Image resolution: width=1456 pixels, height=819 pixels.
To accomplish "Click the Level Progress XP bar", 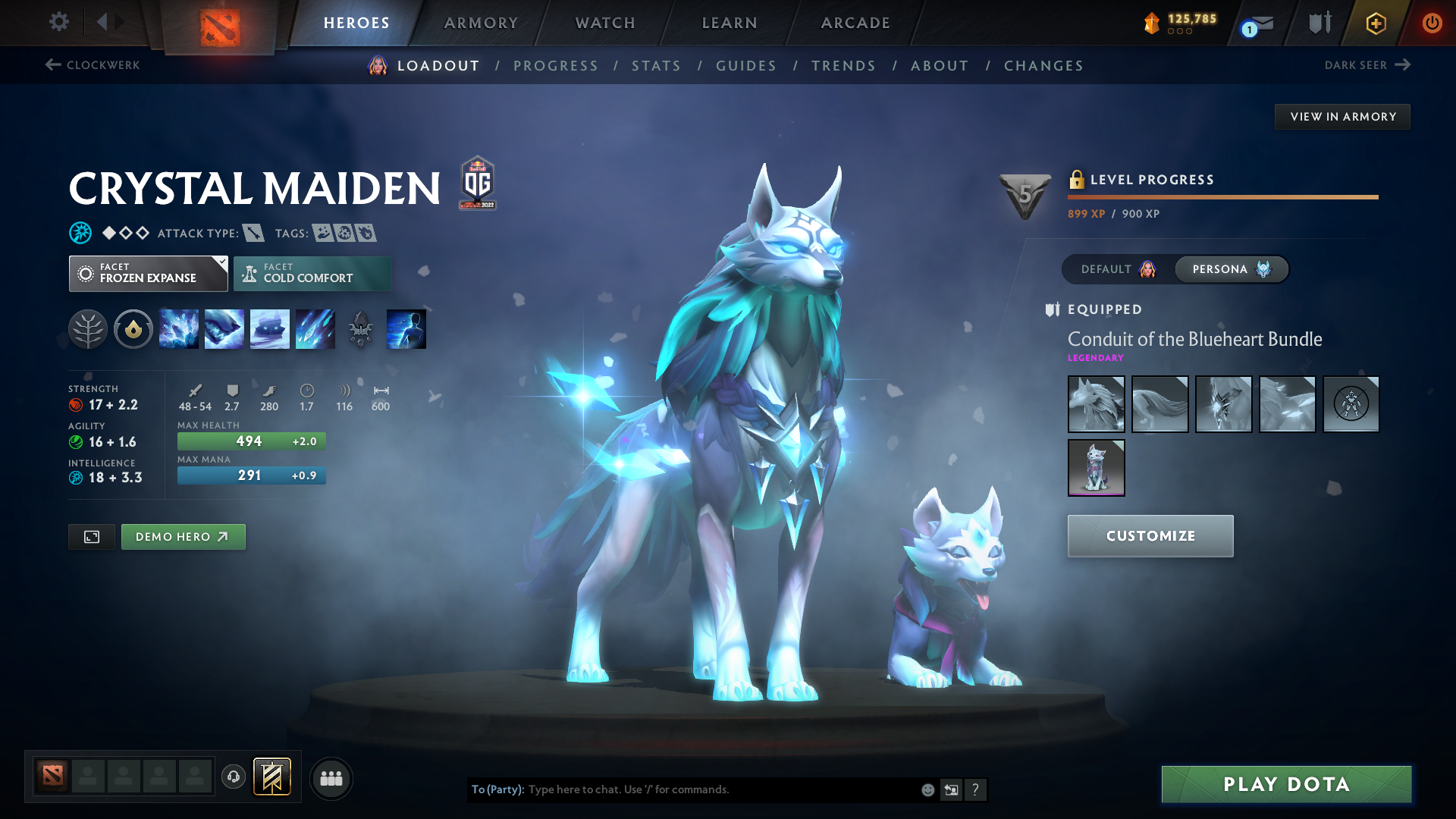I will [1222, 196].
